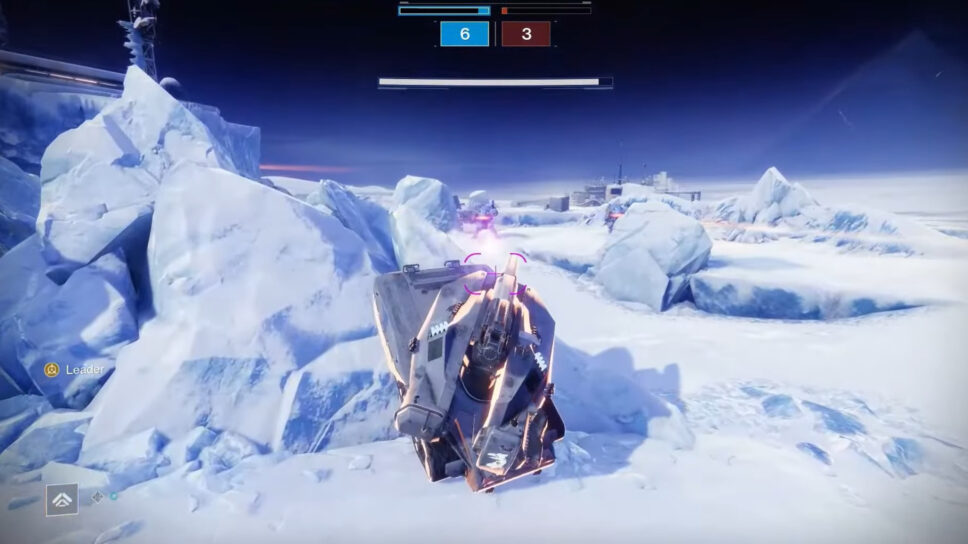Click the small diamond icon beside vehicle slot

[98, 496]
